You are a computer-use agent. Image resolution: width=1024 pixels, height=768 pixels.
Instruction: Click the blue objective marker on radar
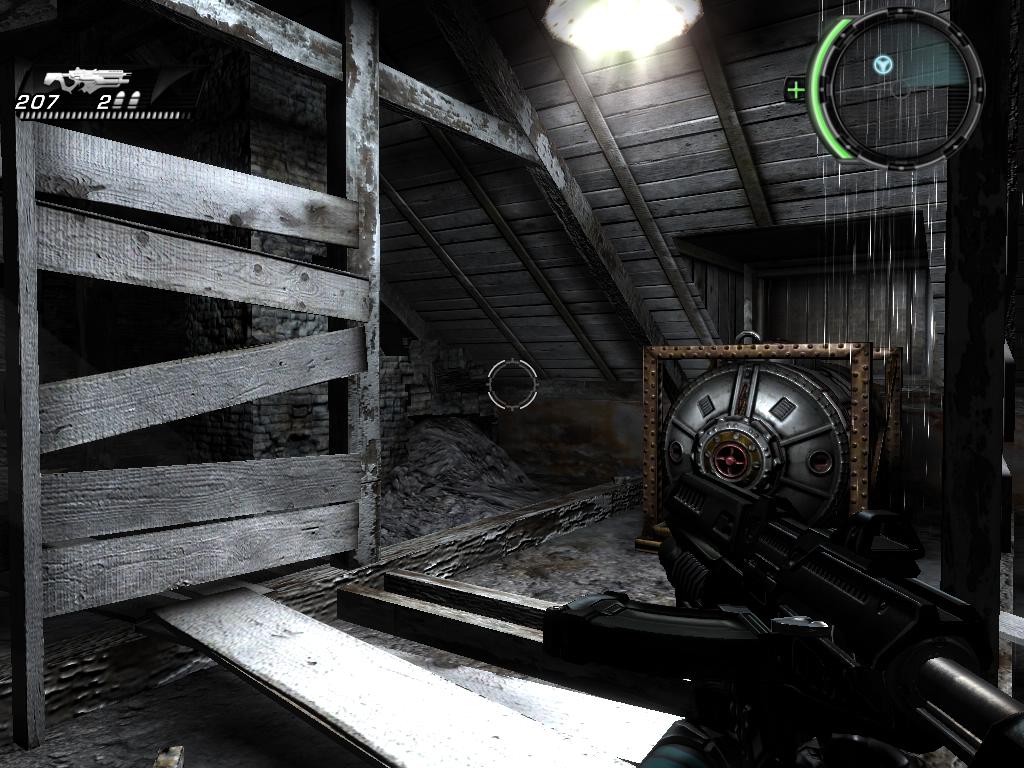tap(882, 66)
